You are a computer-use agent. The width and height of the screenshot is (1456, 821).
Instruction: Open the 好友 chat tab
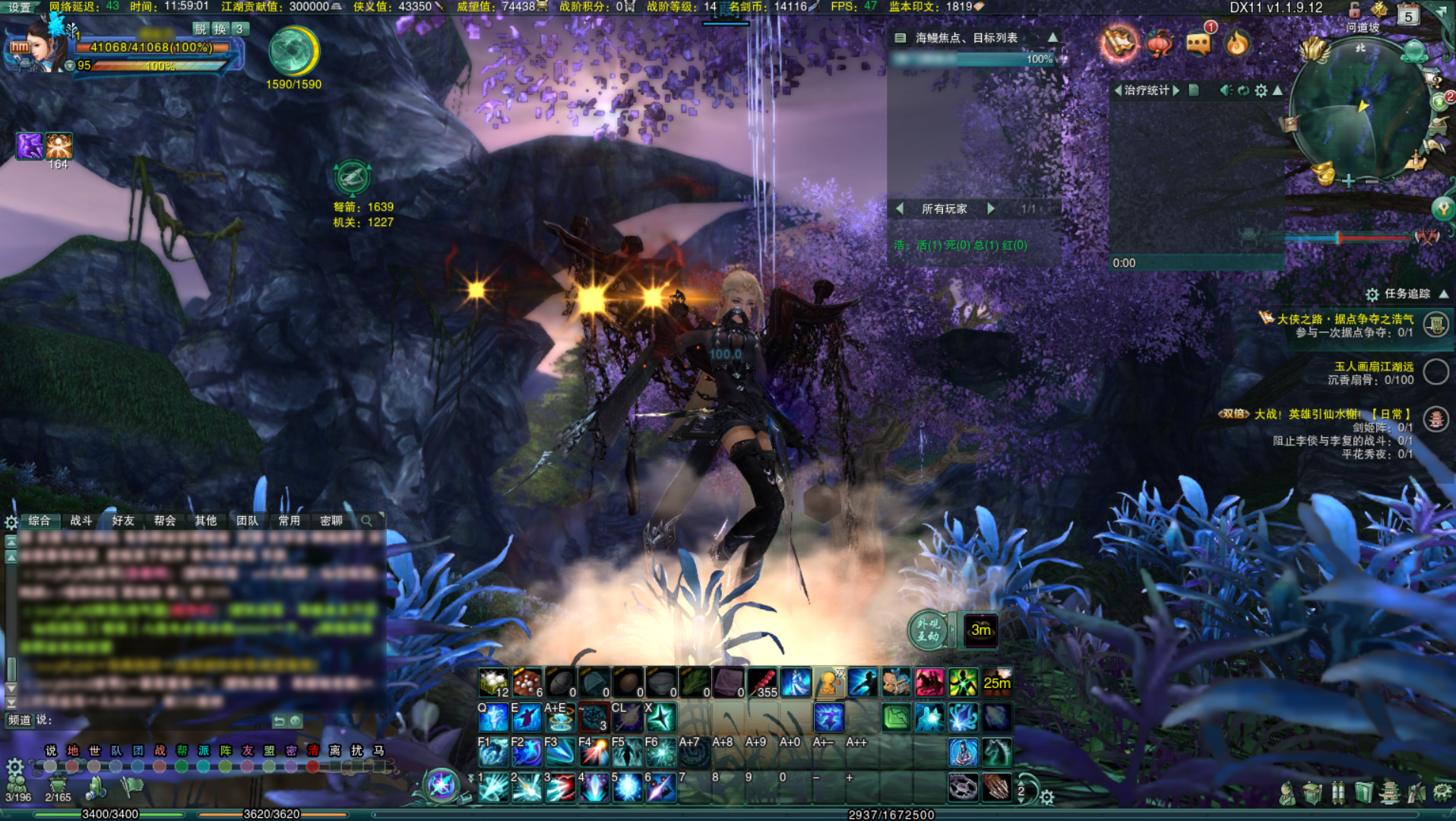[123, 521]
